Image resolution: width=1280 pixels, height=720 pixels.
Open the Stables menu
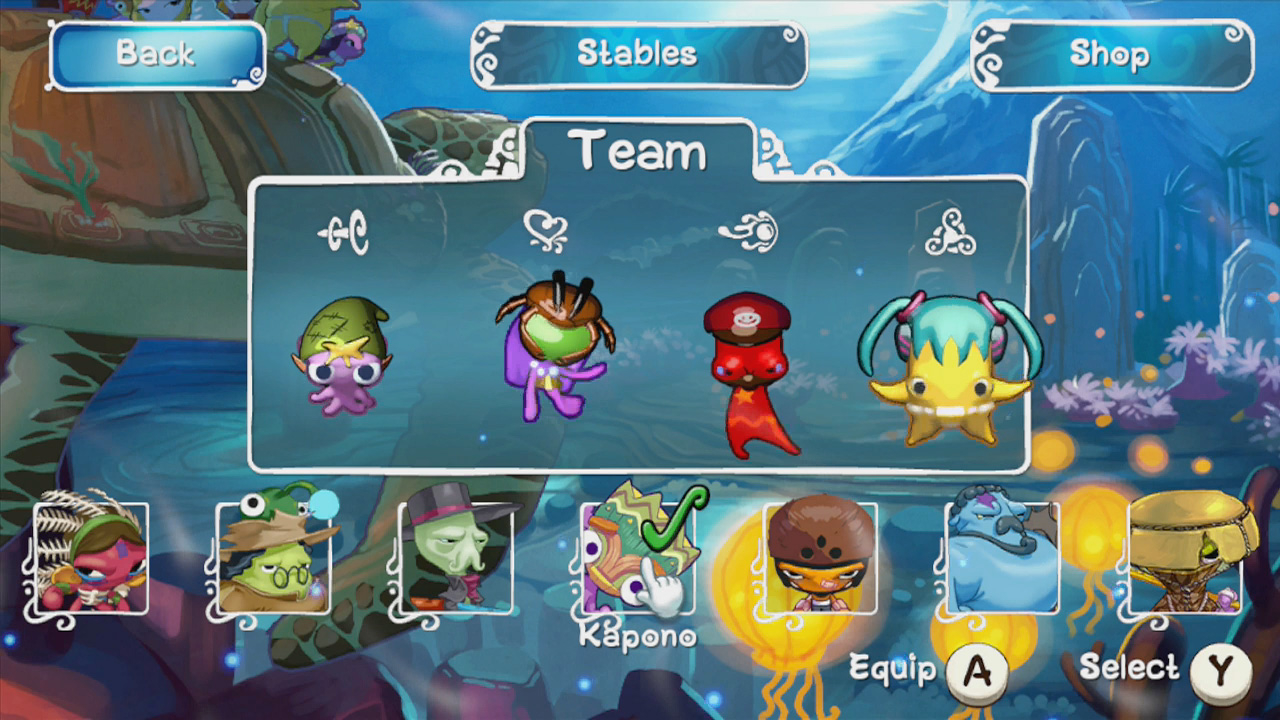click(x=640, y=55)
